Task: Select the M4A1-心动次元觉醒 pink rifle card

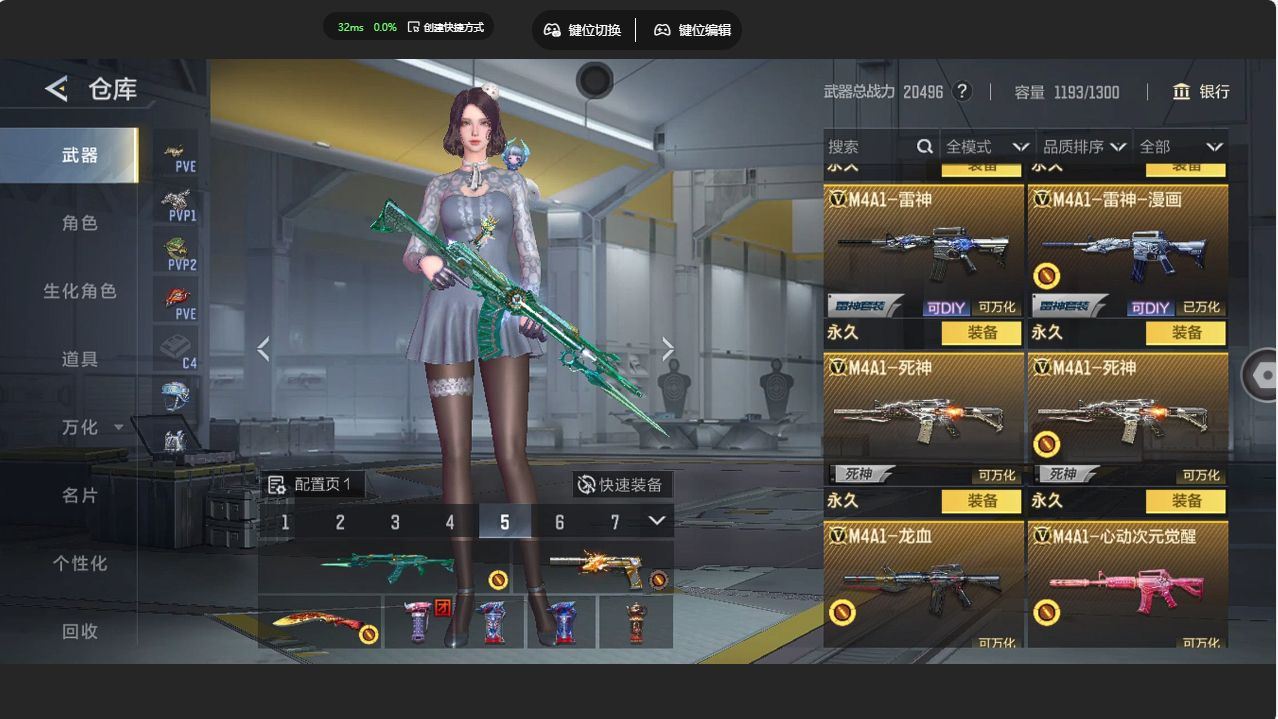Action: (x=1127, y=585)
